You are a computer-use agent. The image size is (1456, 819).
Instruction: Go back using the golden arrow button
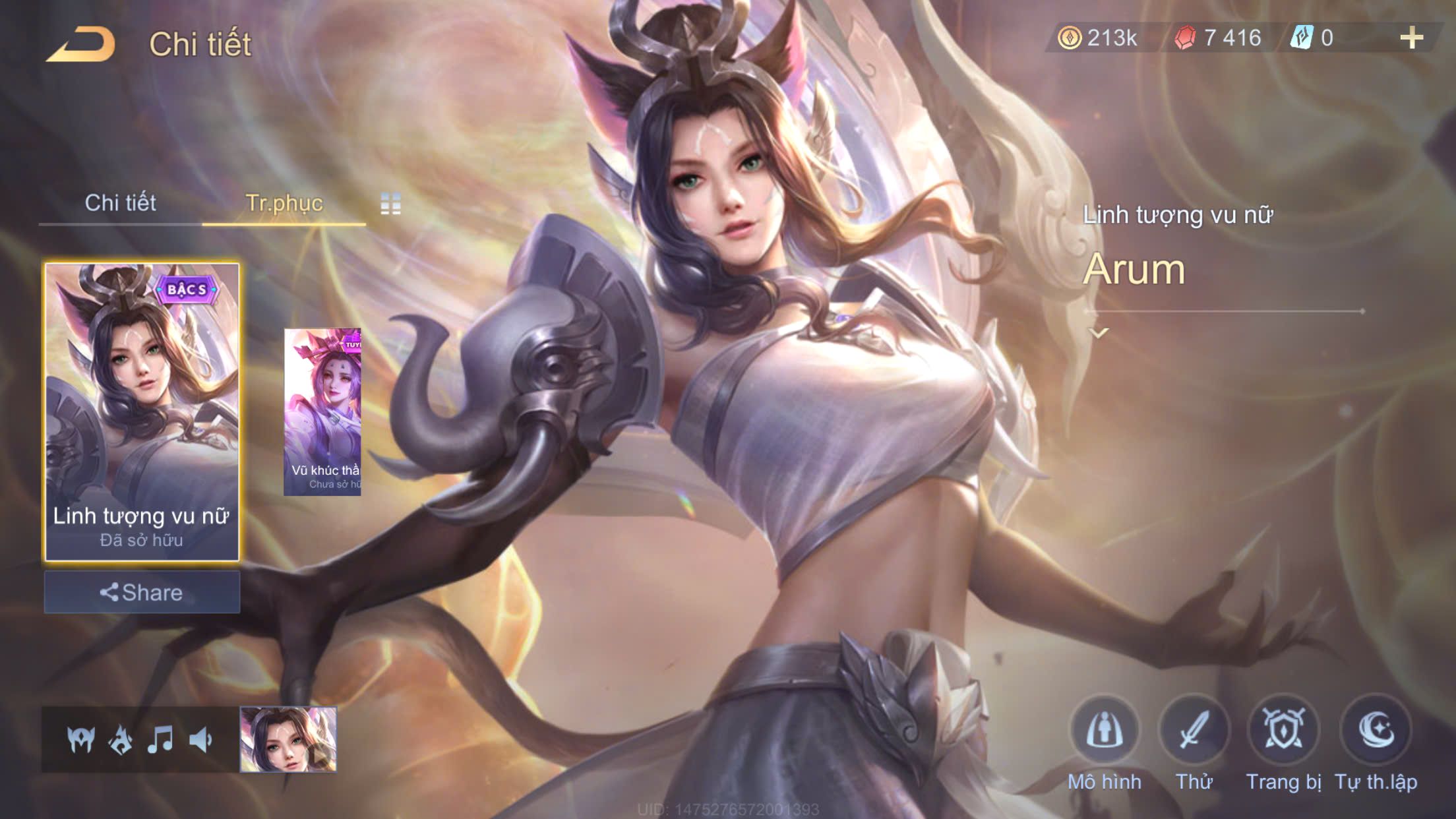pos(81,44)
